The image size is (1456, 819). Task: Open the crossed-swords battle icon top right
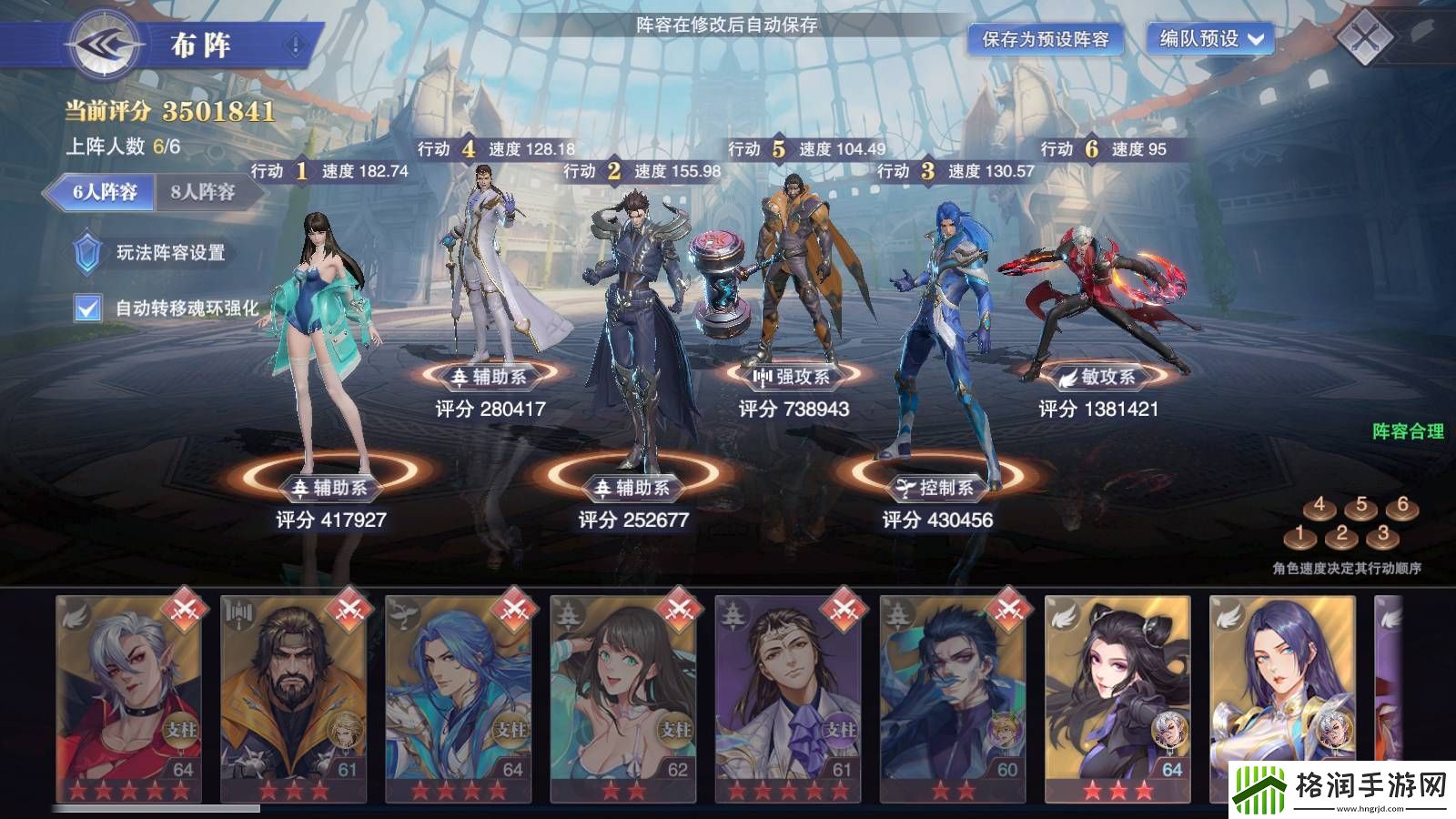[x=1371, y=38]
